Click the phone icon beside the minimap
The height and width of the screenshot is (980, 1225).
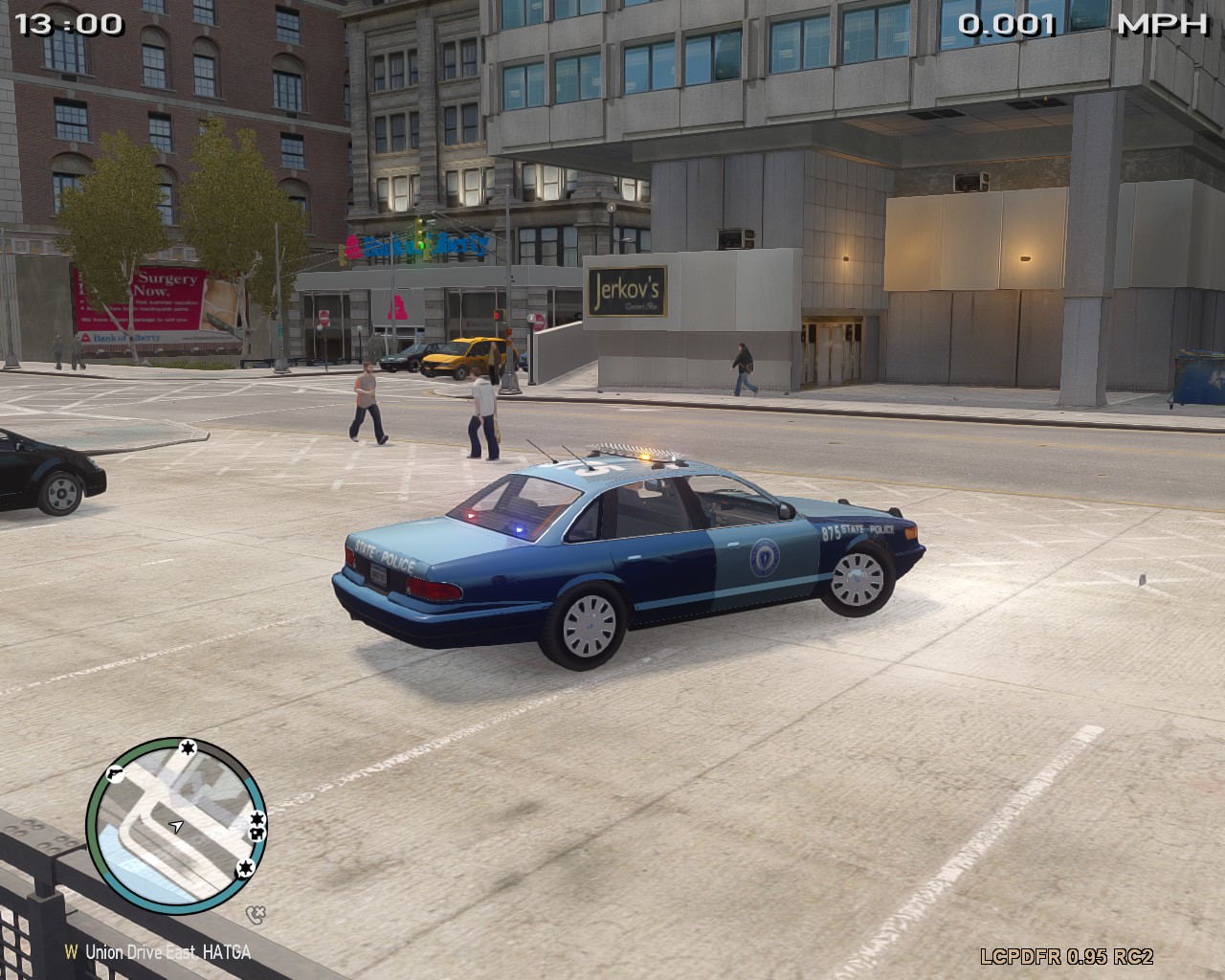click(x=255, y=914)
